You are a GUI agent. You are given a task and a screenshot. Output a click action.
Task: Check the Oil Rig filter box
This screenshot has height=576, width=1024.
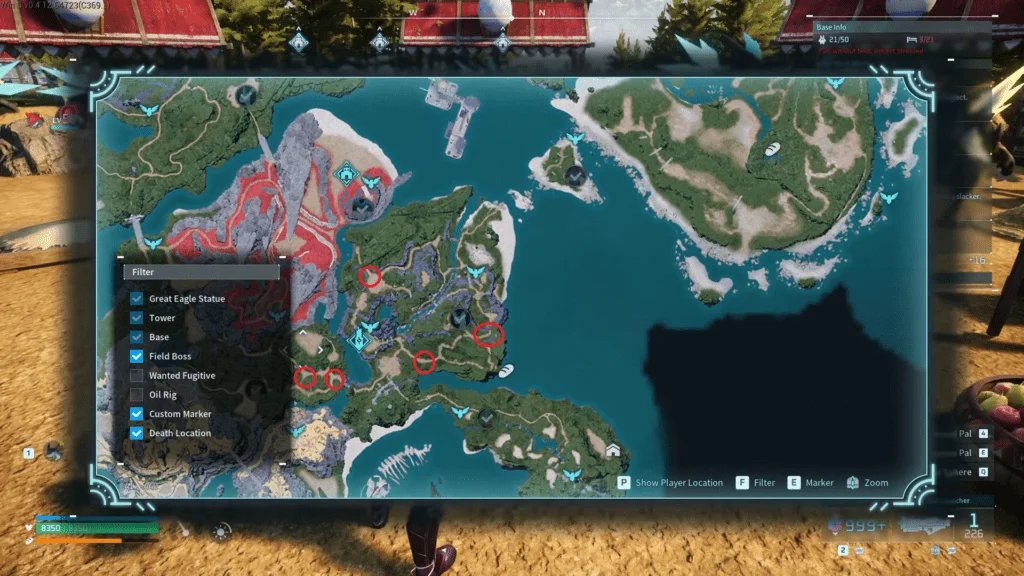tap(136, 395)
